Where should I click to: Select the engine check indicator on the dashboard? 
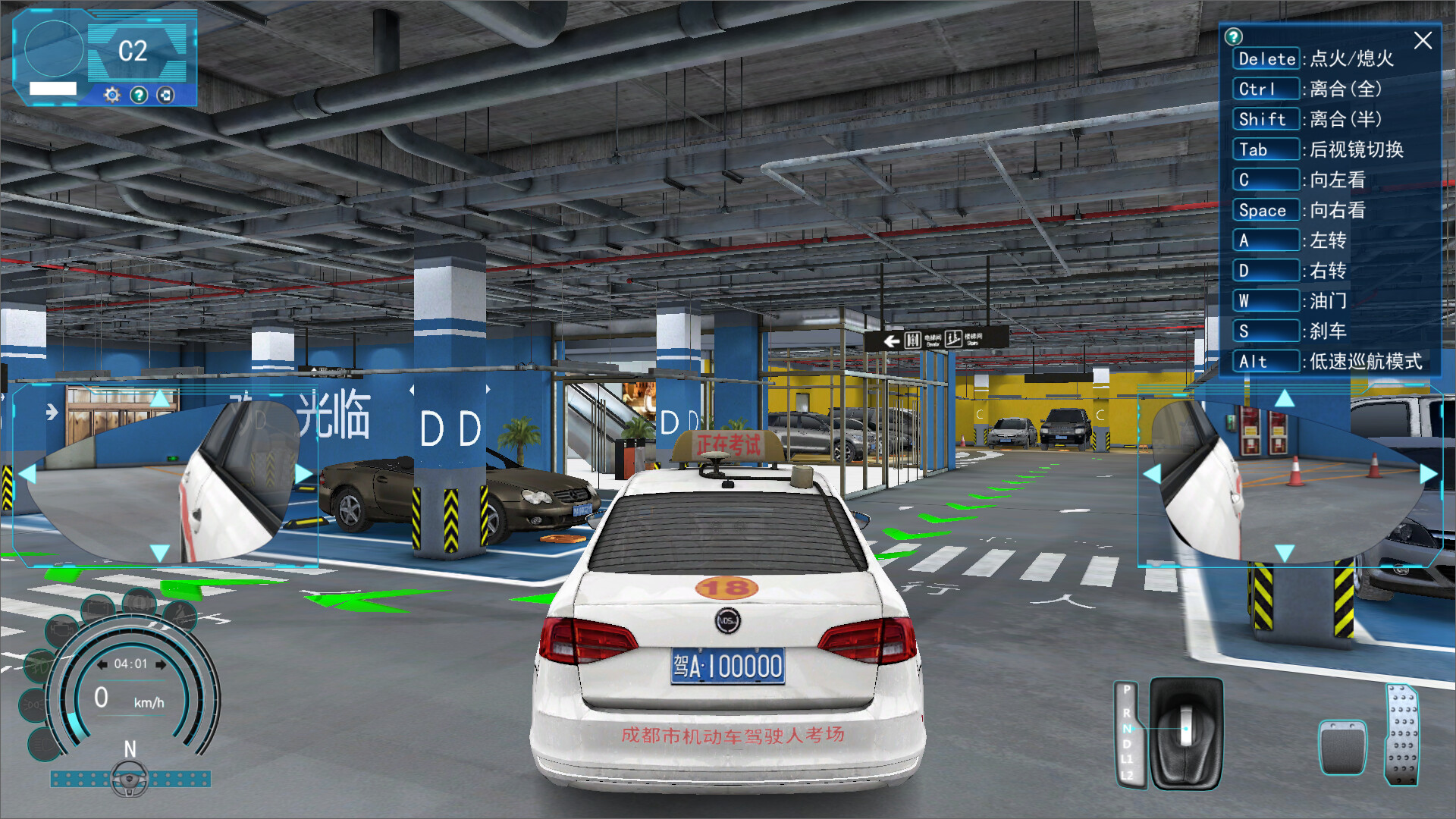coord(61,629)
